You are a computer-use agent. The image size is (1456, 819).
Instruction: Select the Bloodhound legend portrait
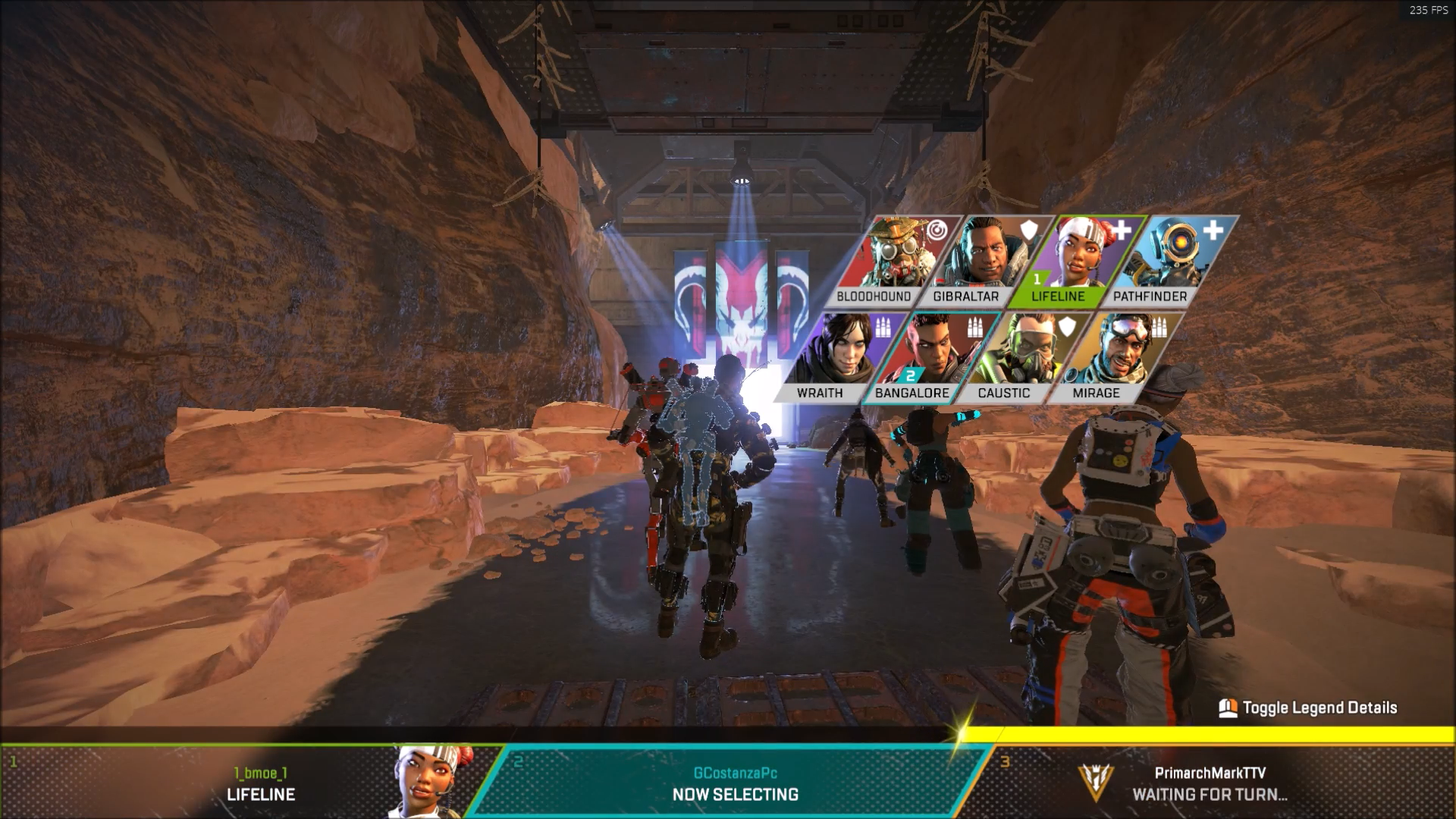895,254
